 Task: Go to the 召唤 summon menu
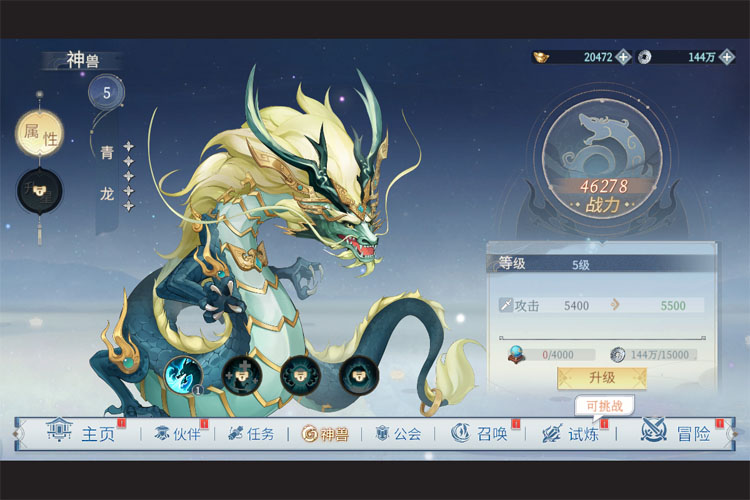(480, 434)
